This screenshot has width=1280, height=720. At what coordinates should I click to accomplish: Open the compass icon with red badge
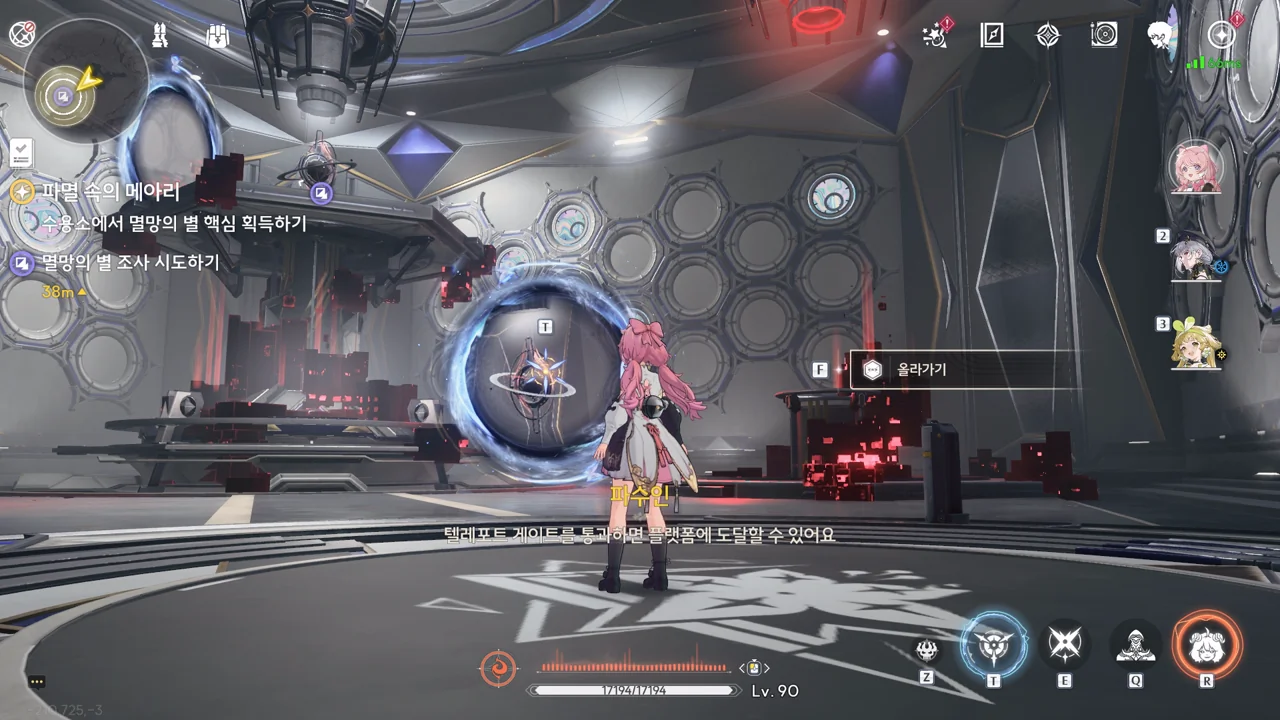(1221, 36)
